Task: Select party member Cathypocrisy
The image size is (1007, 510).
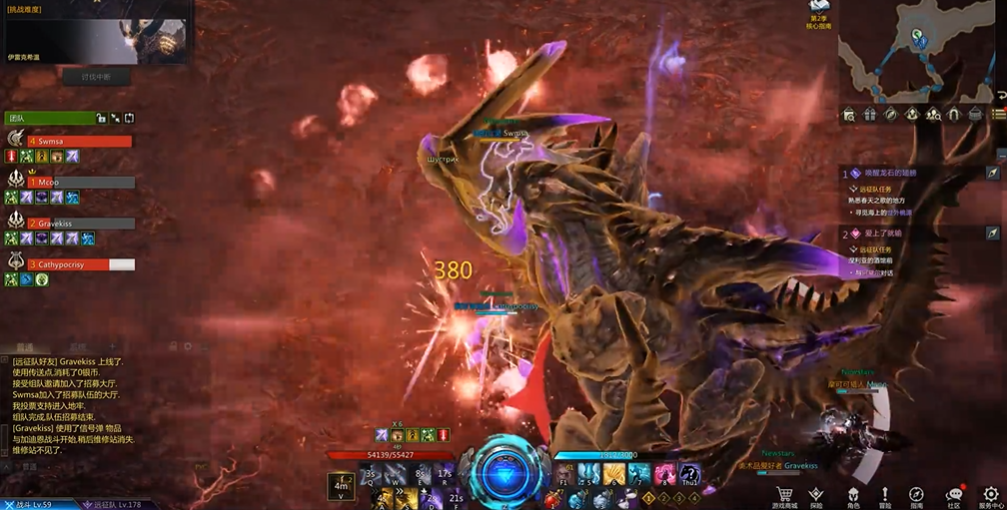Action: click(x=80, y=265)
